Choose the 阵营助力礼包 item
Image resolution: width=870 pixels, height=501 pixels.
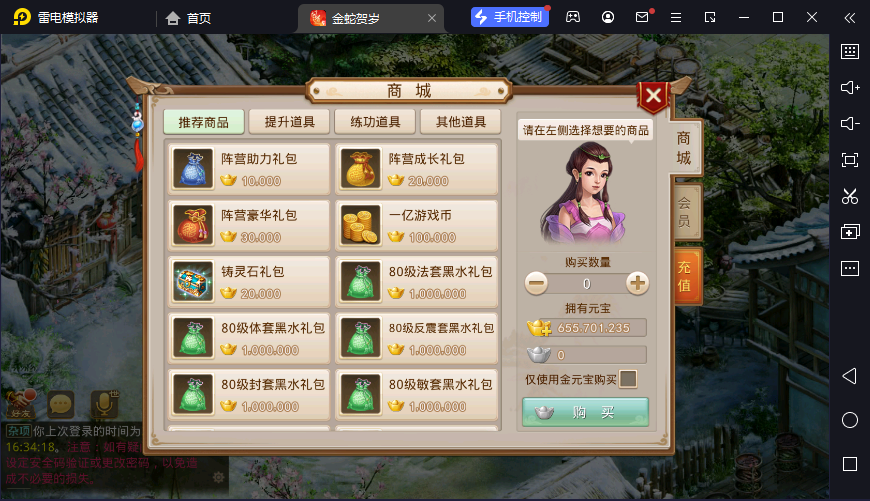coord(248,169)
